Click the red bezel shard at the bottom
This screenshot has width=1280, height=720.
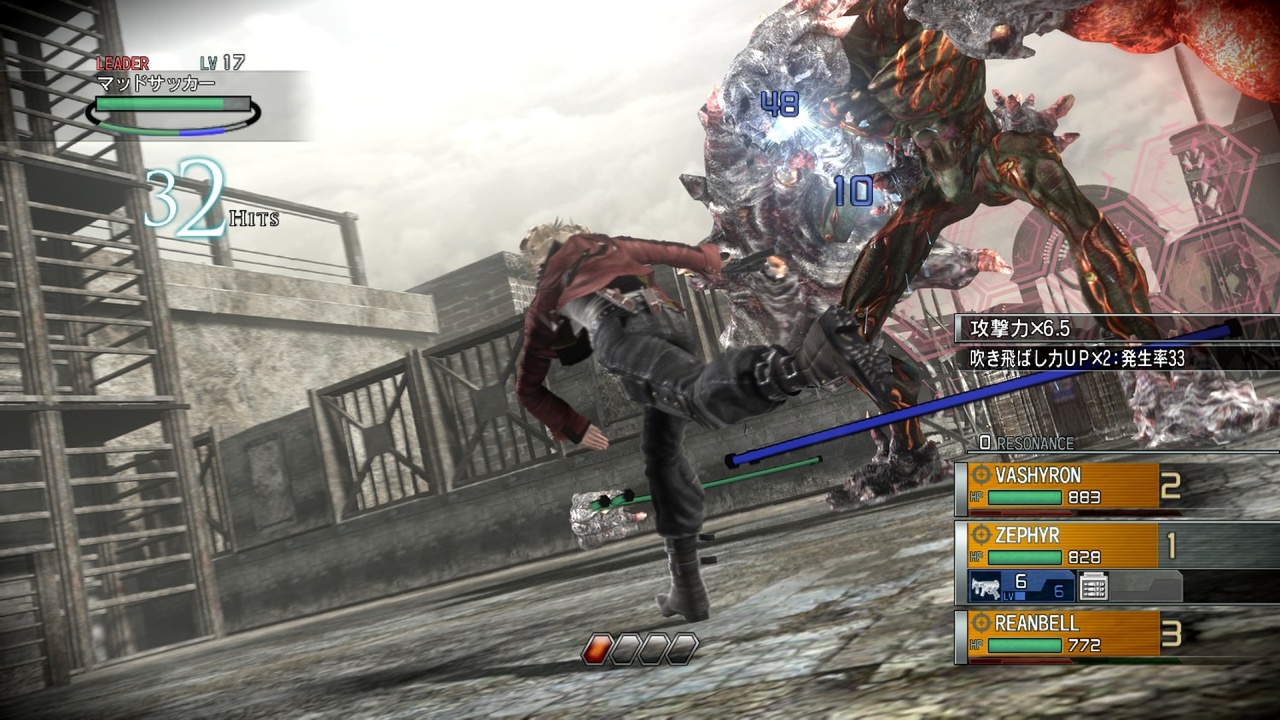pyautogui.click(x=597, y=647)
